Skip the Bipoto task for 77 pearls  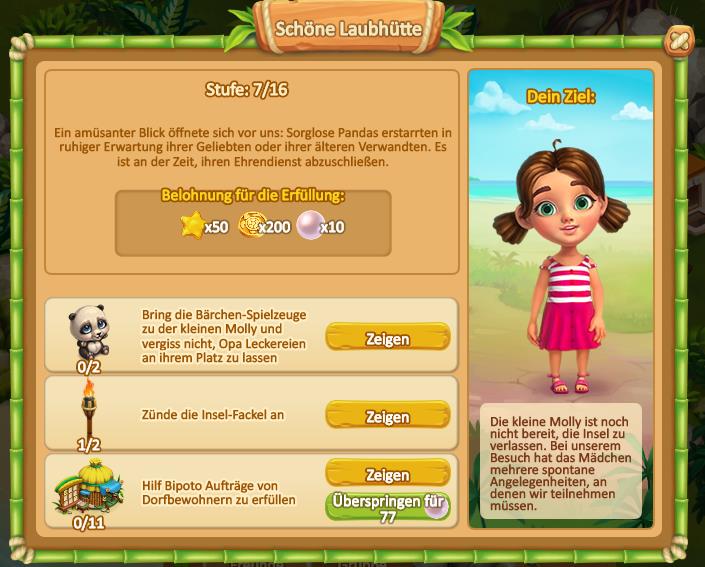[387, 507]
